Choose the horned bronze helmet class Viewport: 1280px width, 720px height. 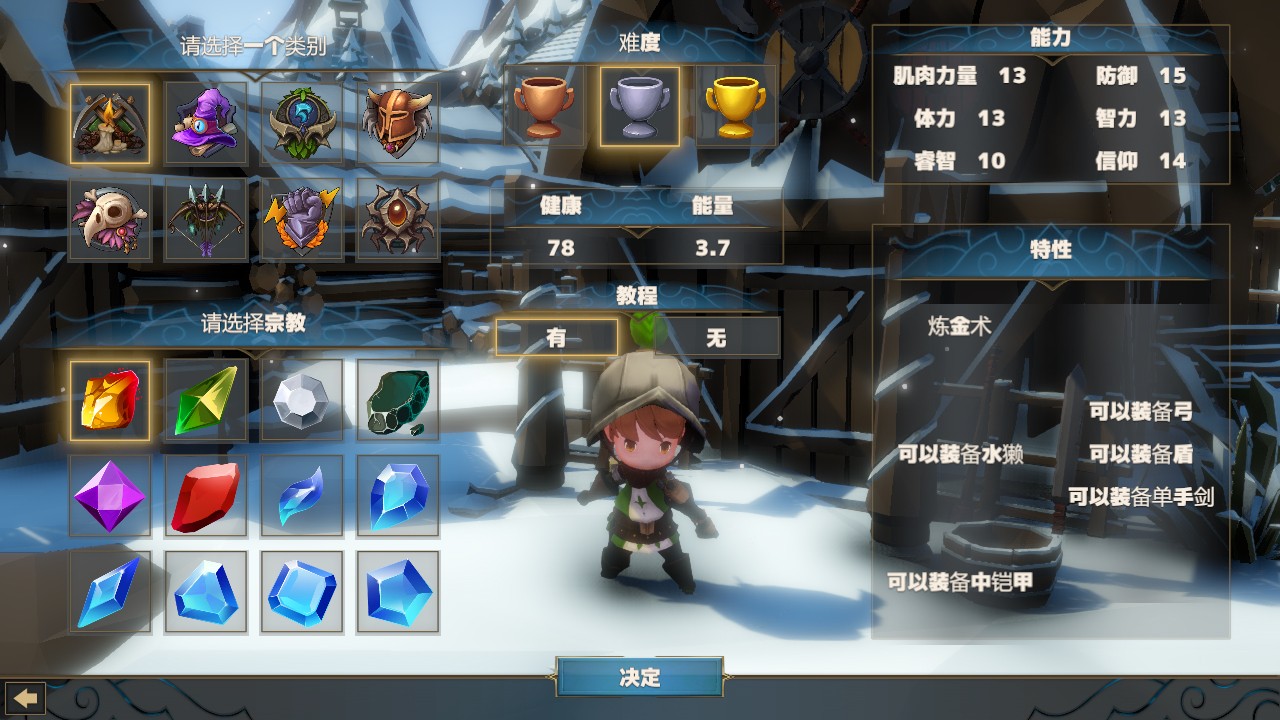coord(398,123)
